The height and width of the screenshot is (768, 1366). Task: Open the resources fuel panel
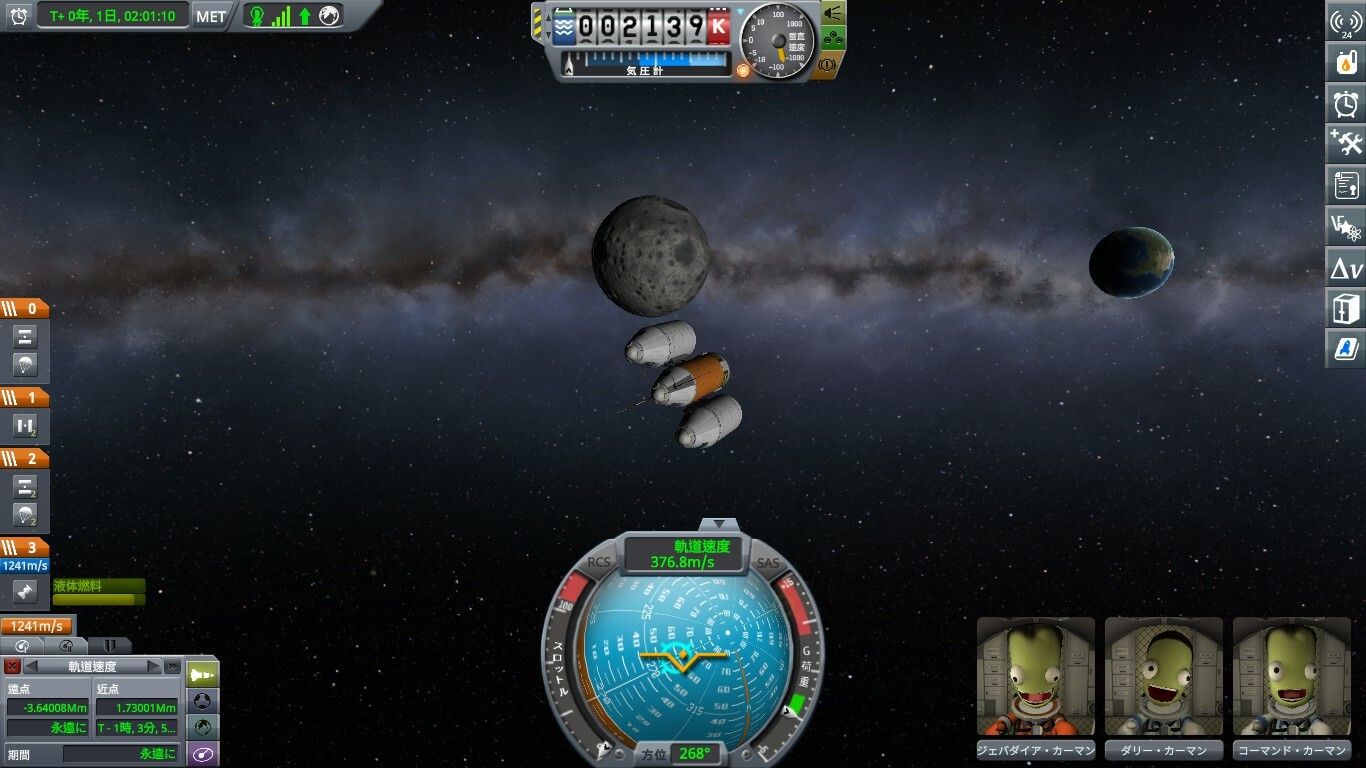tap(1346, 62)
